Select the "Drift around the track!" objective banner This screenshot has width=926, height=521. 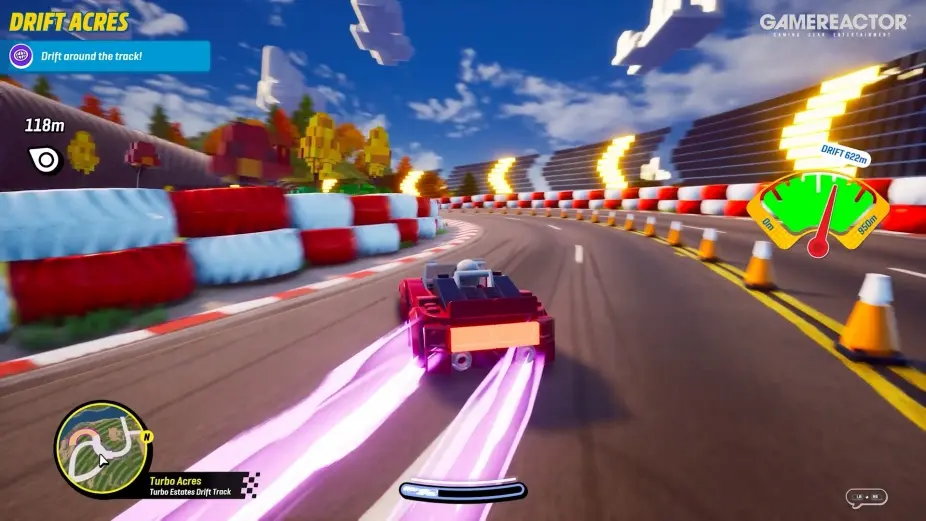pyautogui.click(x=109, y=56)
